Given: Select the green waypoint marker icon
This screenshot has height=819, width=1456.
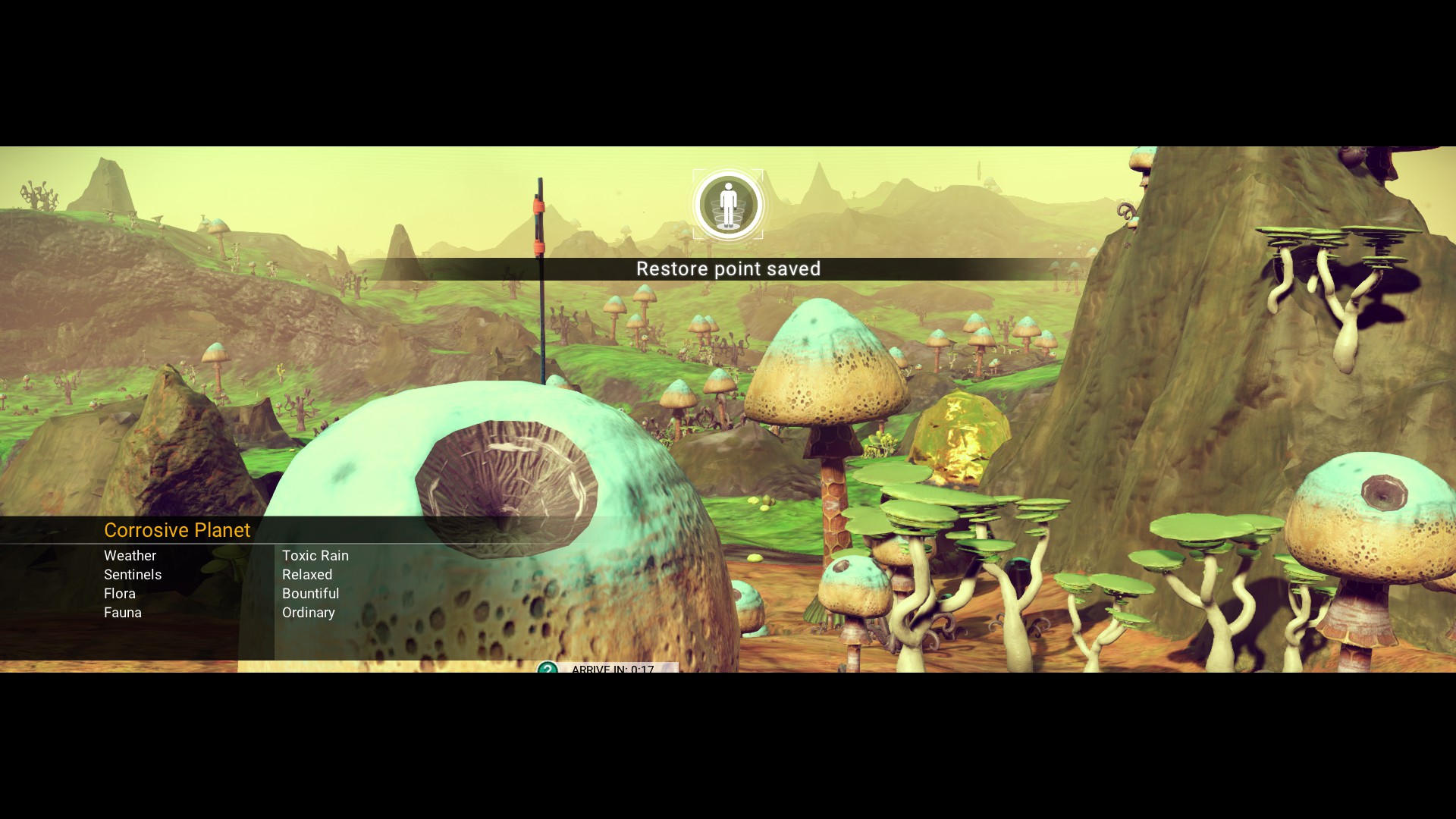Looking at the screenshot, I should [x=548, y=669].
